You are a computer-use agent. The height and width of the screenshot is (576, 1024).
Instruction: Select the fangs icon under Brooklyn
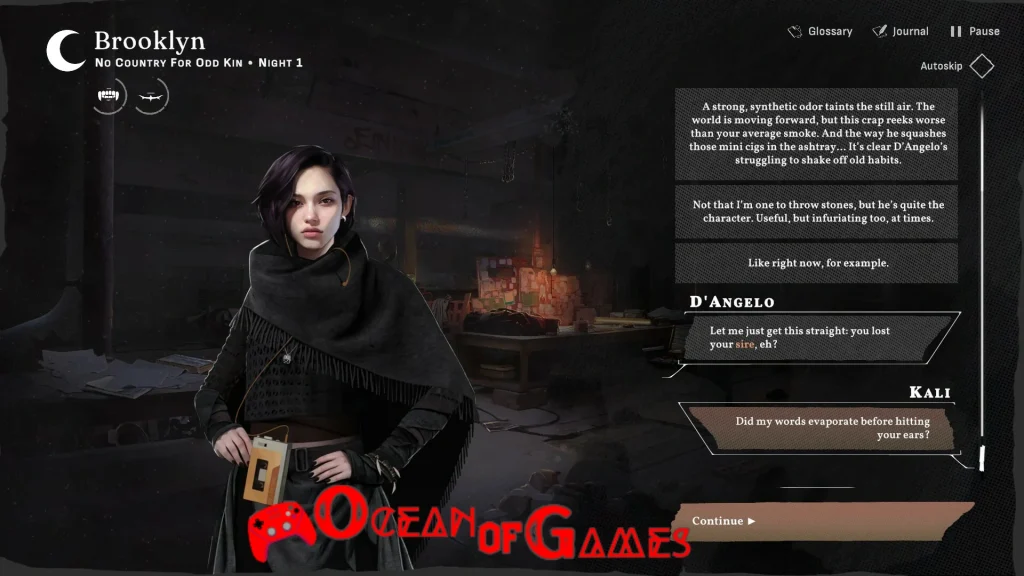109,96
